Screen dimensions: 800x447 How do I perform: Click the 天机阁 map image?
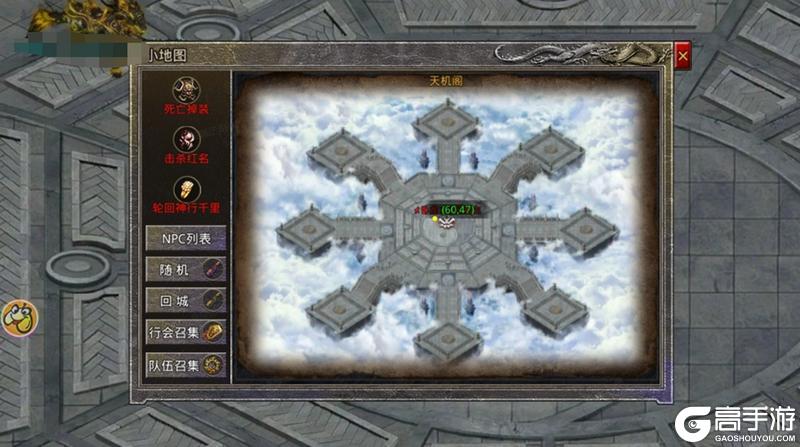(445, 230)
